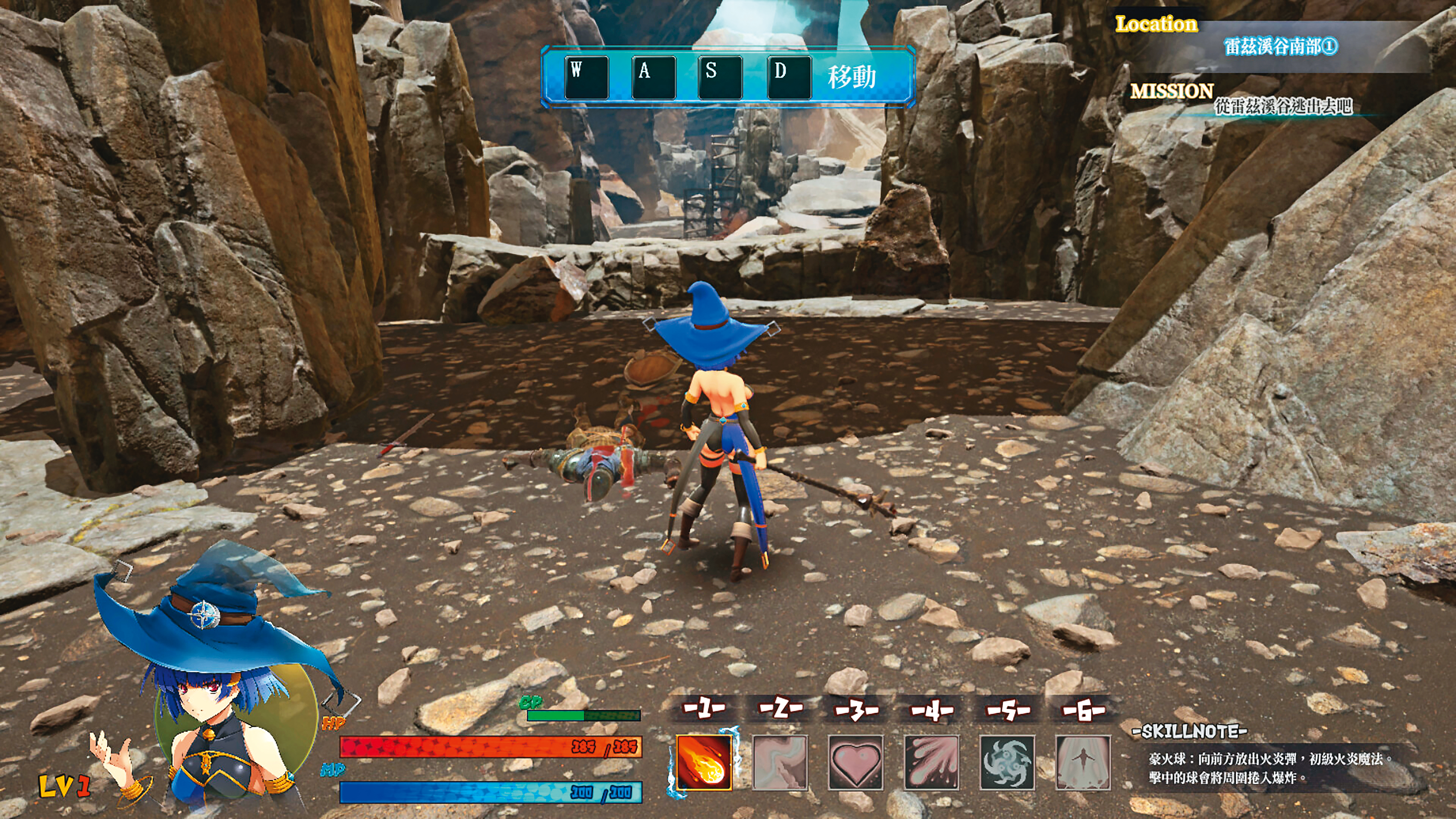Image resolution: width=1456 pixels, height=819 pixels.
Task: Select the light-pillar figure skill icon
Action: click(1083, 762)
